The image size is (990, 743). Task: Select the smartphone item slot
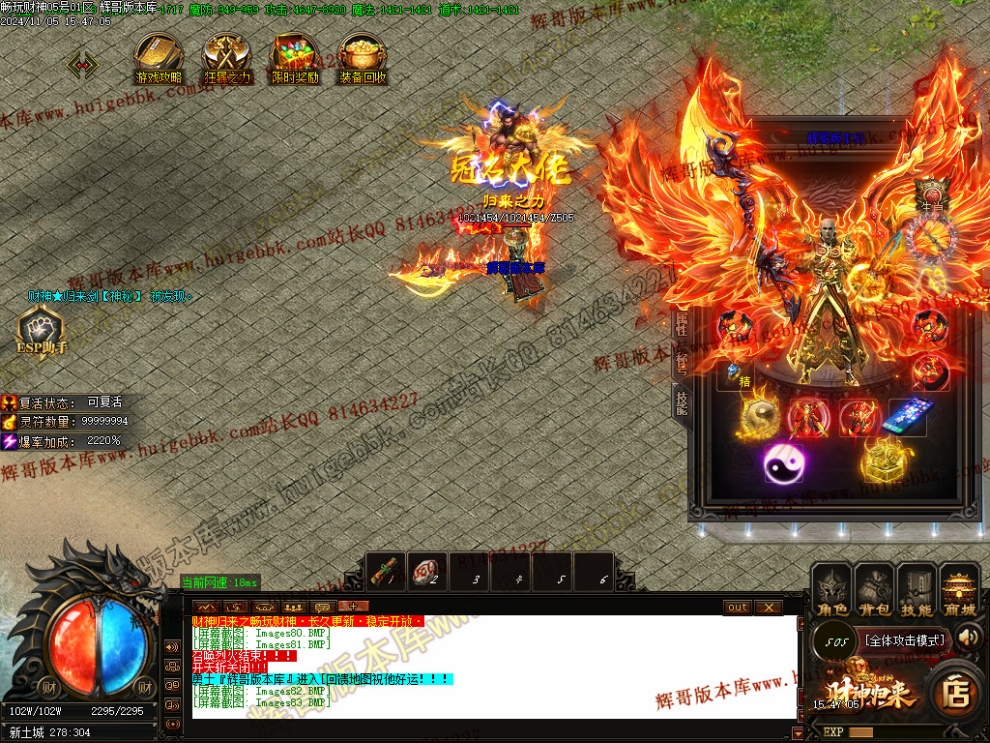point(906,416)
